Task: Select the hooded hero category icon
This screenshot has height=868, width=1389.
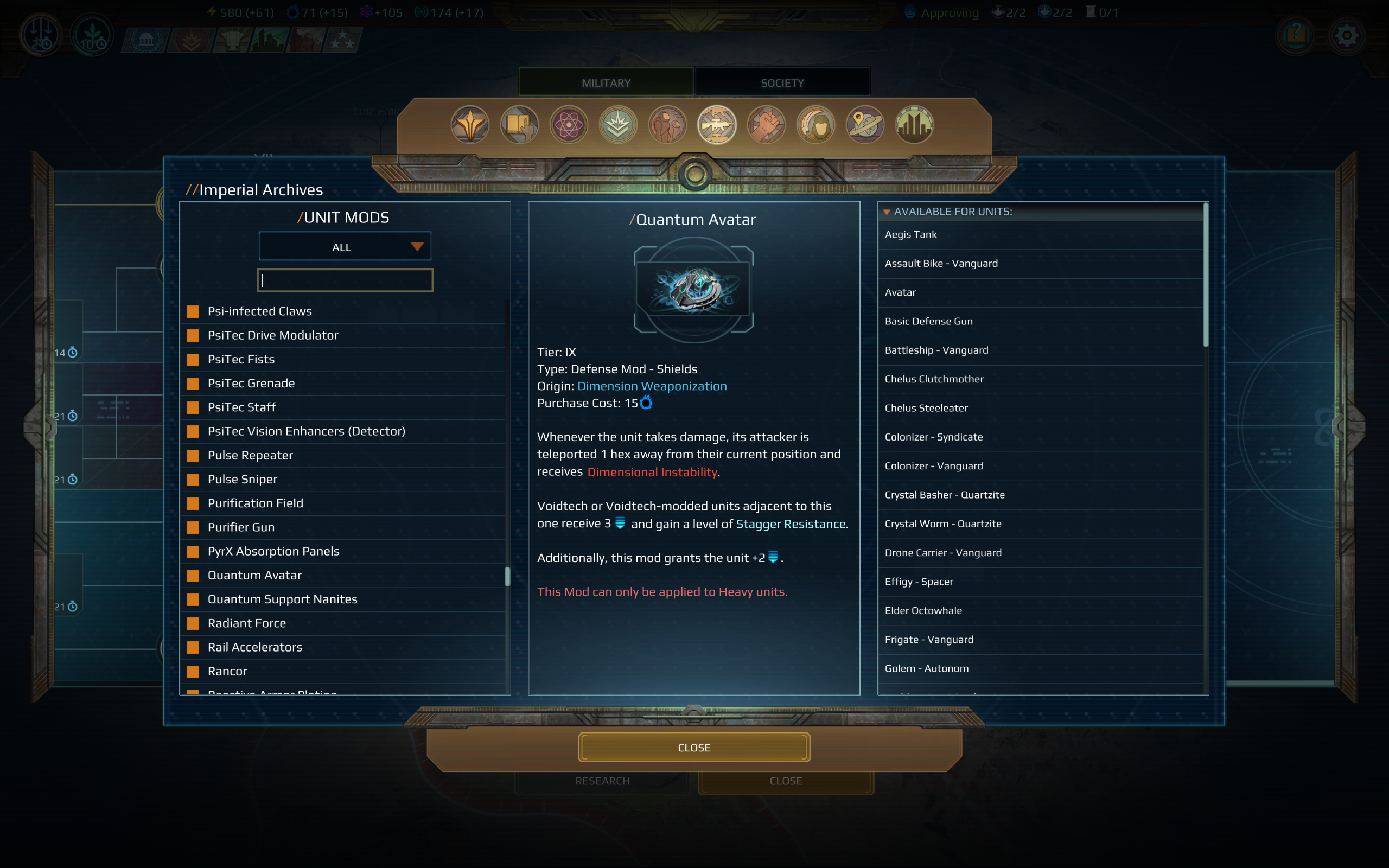Action: (x=815, y=125)
